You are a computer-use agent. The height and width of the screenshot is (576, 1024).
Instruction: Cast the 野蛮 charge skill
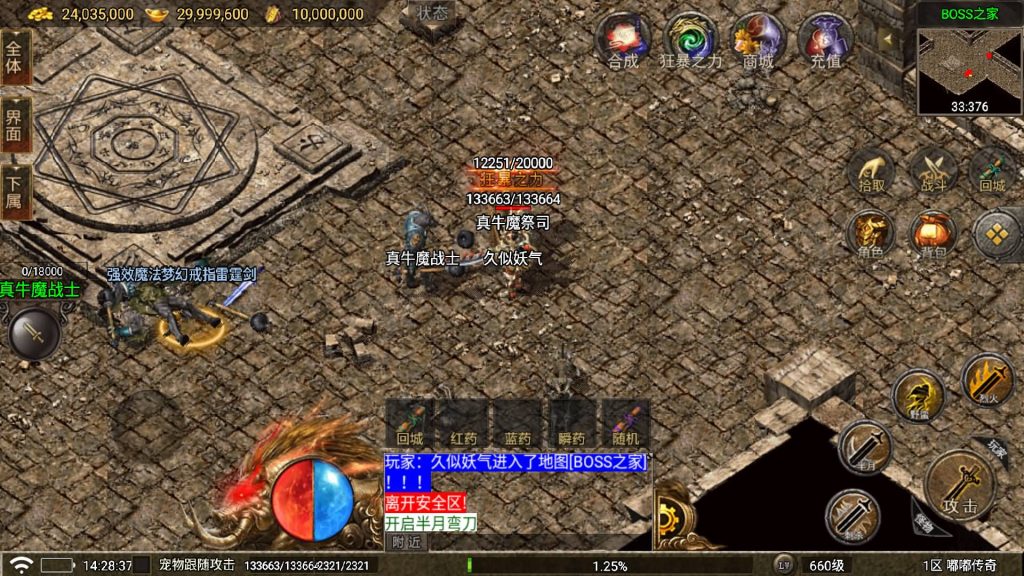click(x=918, y=395)
